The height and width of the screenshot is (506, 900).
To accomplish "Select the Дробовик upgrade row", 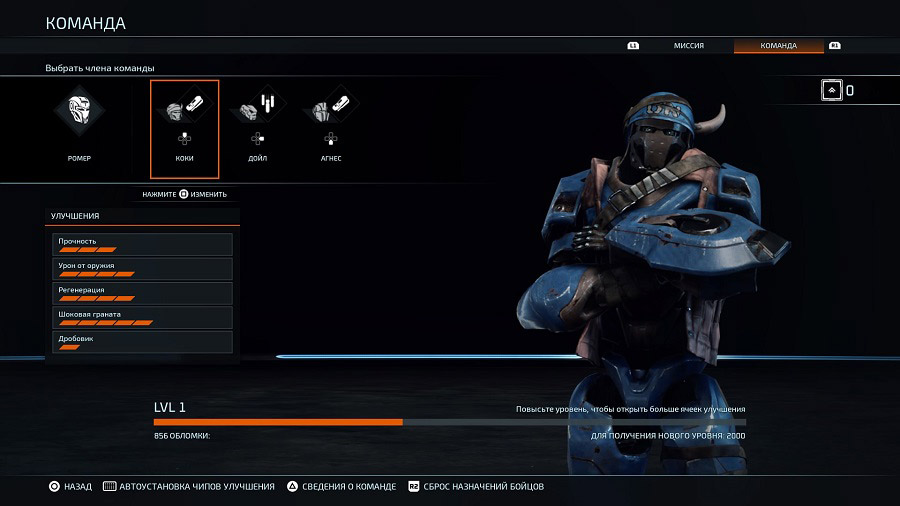I will pyautogui.click(x=142, y=342).
